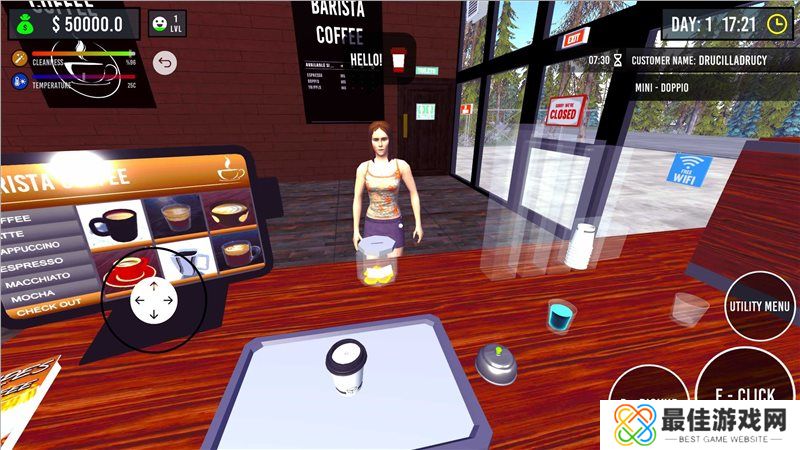The height and width of the screenshot is (450, 800).
Task: Tap the virtual movement joystick pad
Action: pyautogui.click(x=153, y=299)
